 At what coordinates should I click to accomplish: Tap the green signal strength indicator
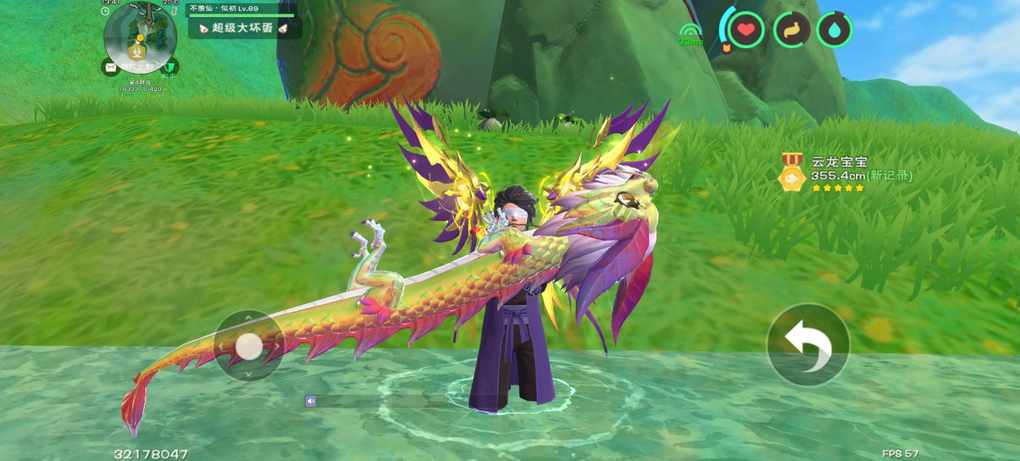coord(690,36)
